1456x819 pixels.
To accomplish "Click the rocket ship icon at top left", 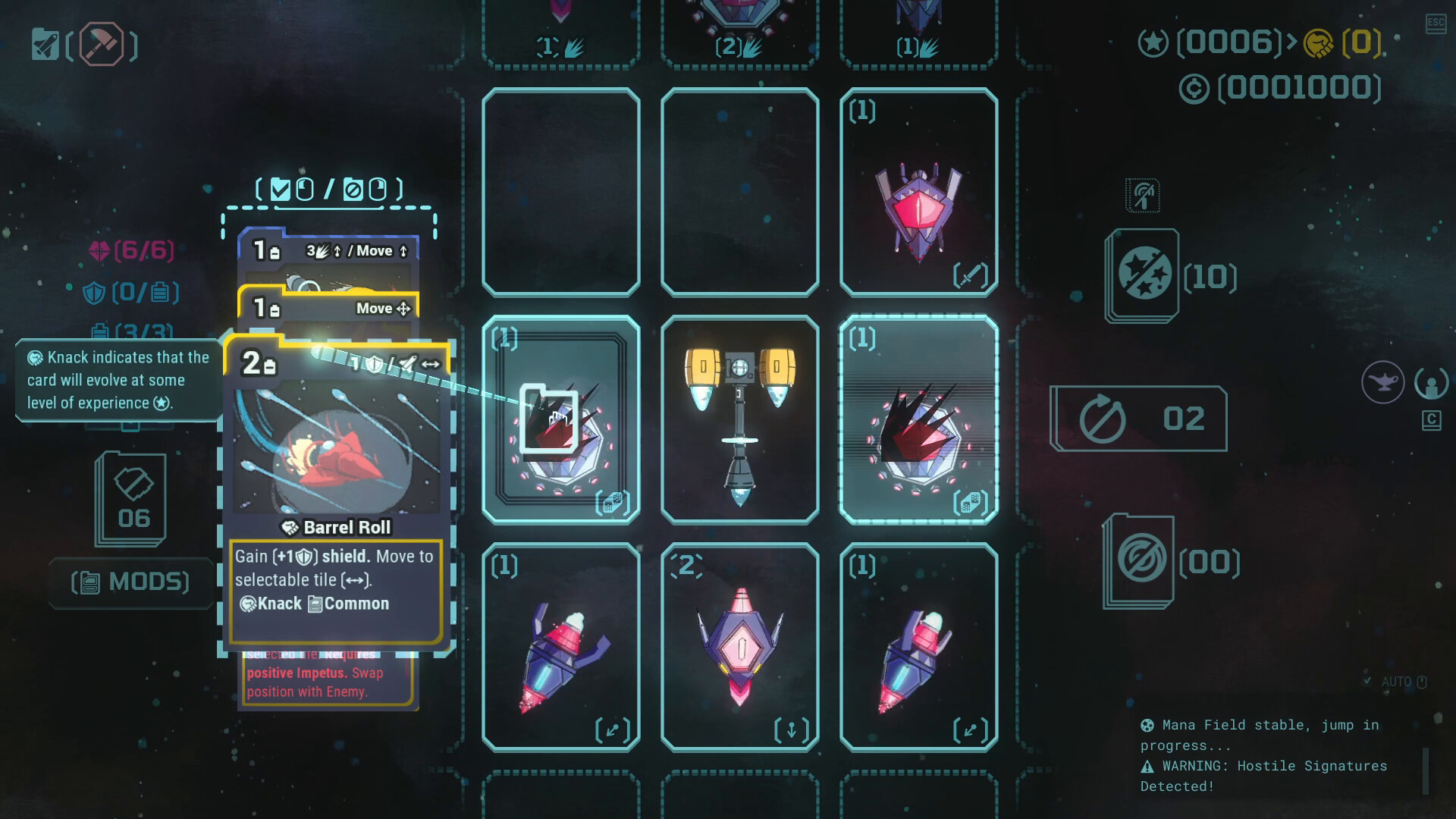I will 45,44.
